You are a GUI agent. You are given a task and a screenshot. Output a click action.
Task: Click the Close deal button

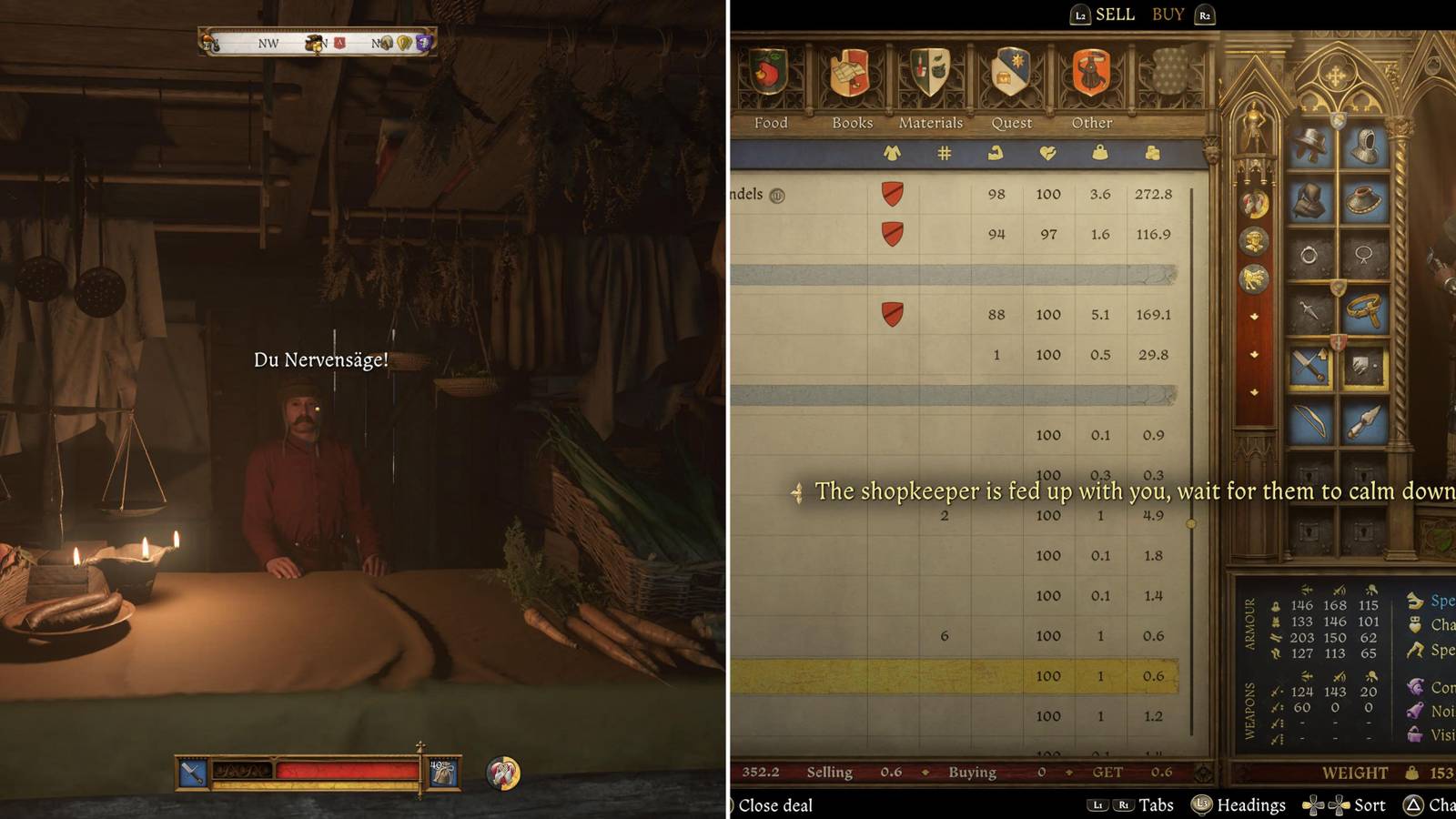point(773,805)
